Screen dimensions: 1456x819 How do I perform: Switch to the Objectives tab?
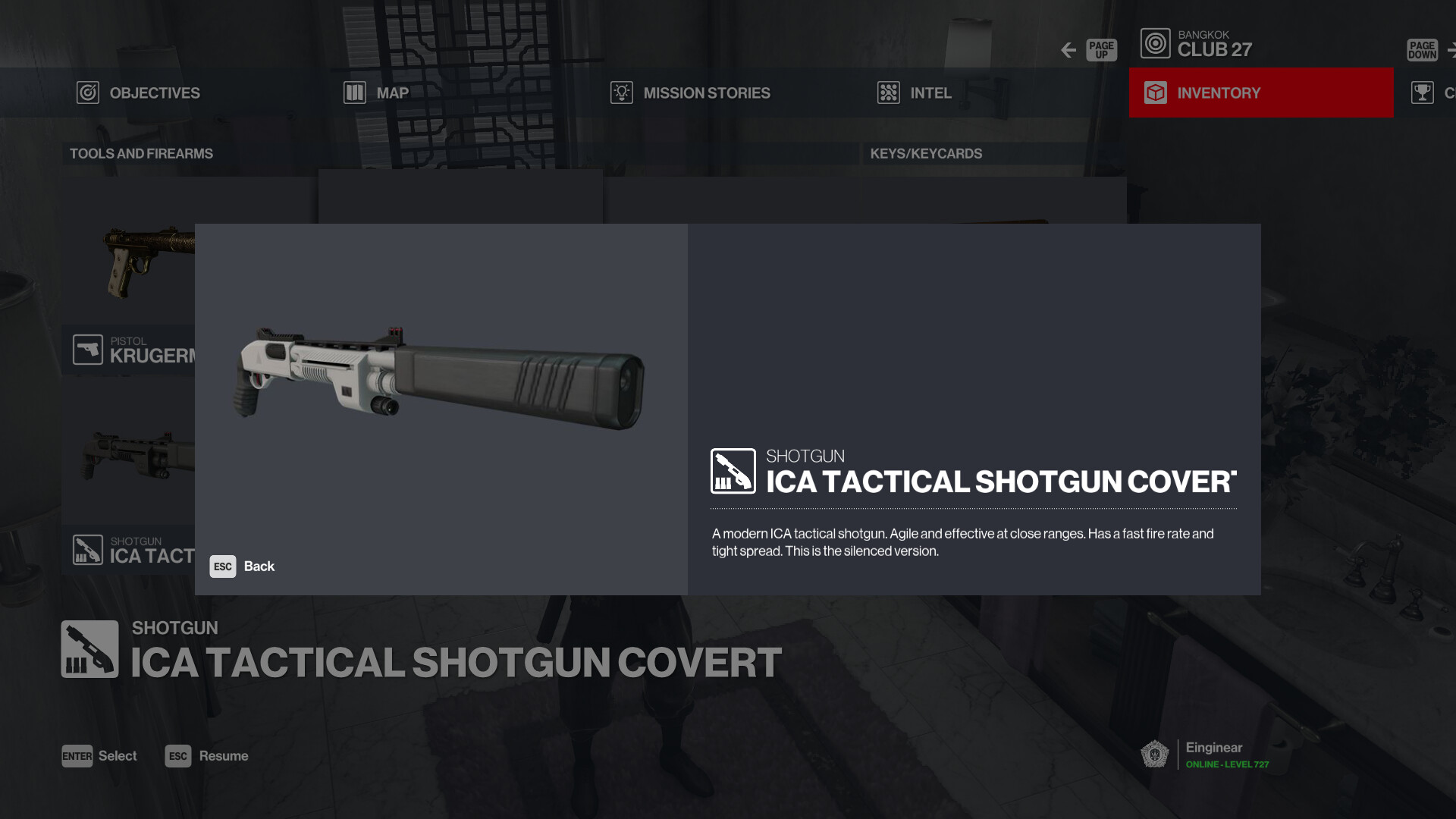[x=139, y=93]
